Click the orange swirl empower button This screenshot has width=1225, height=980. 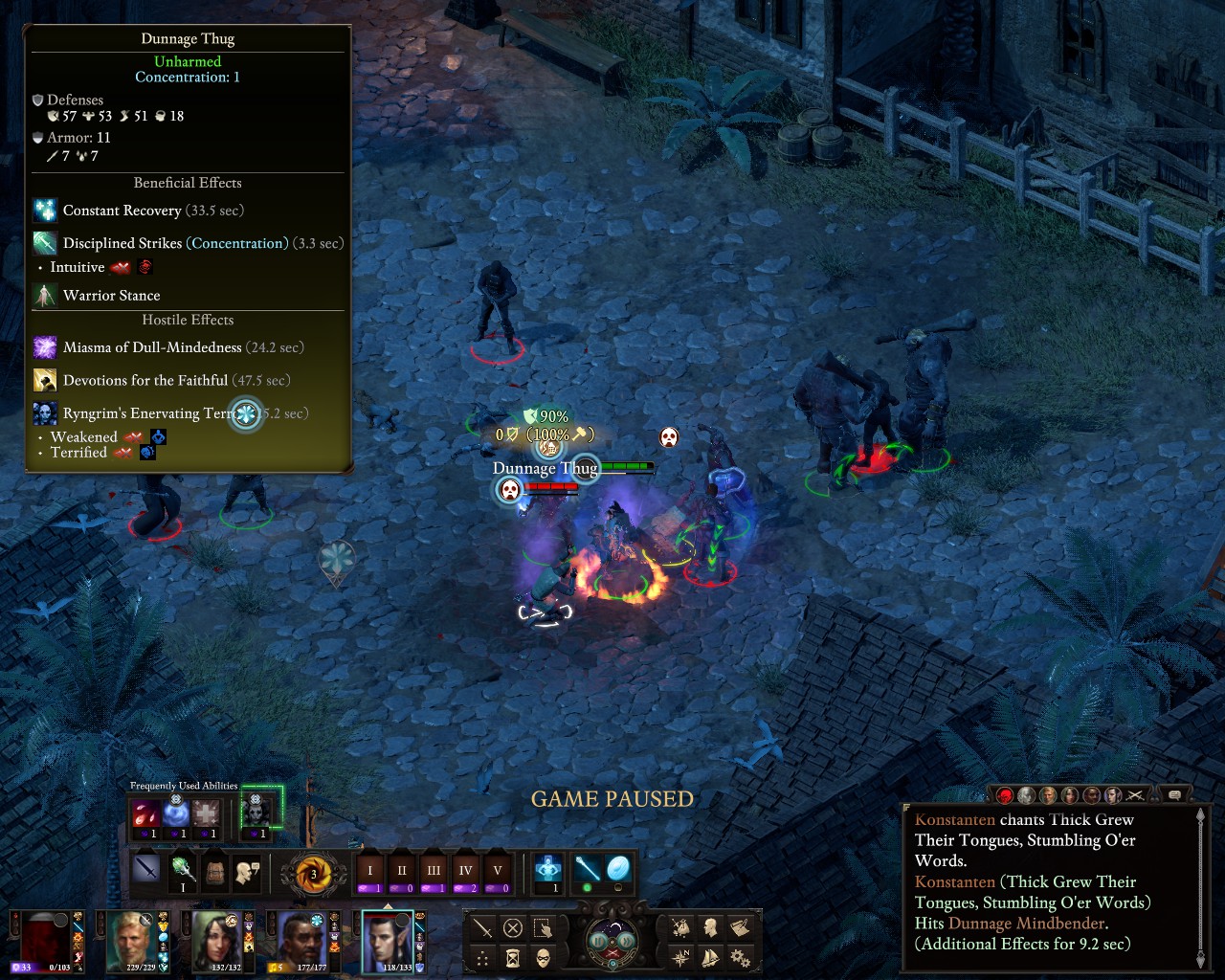(313, 873)
